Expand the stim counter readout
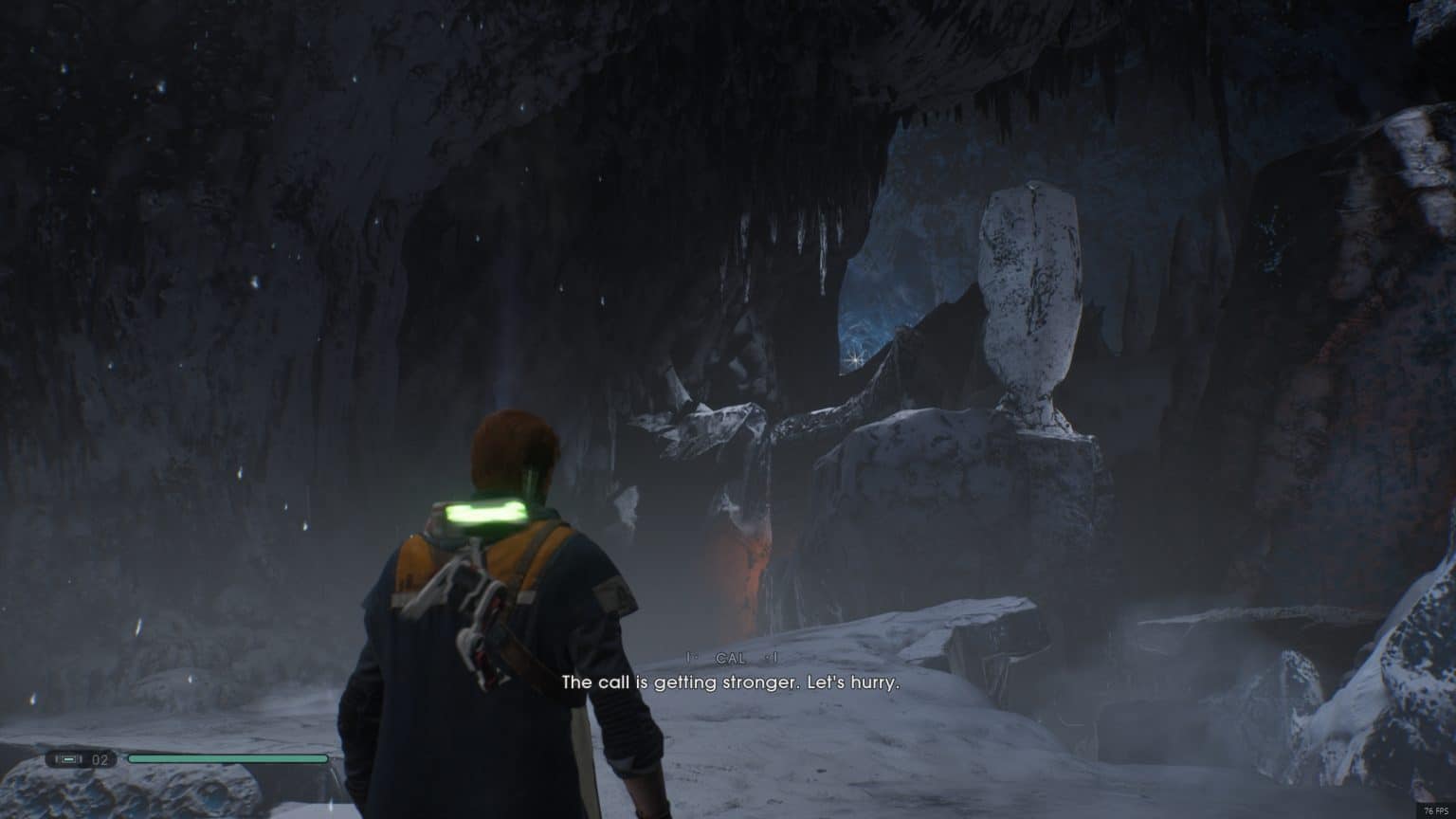The height and width of the screenshot is (819, 1456). point(99,758)
